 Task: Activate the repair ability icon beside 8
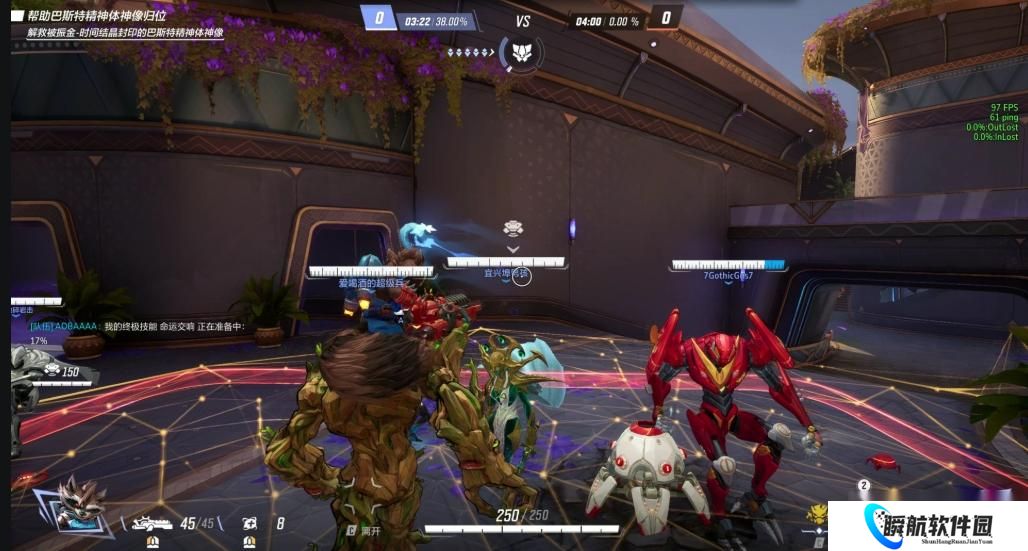(249, 523)
